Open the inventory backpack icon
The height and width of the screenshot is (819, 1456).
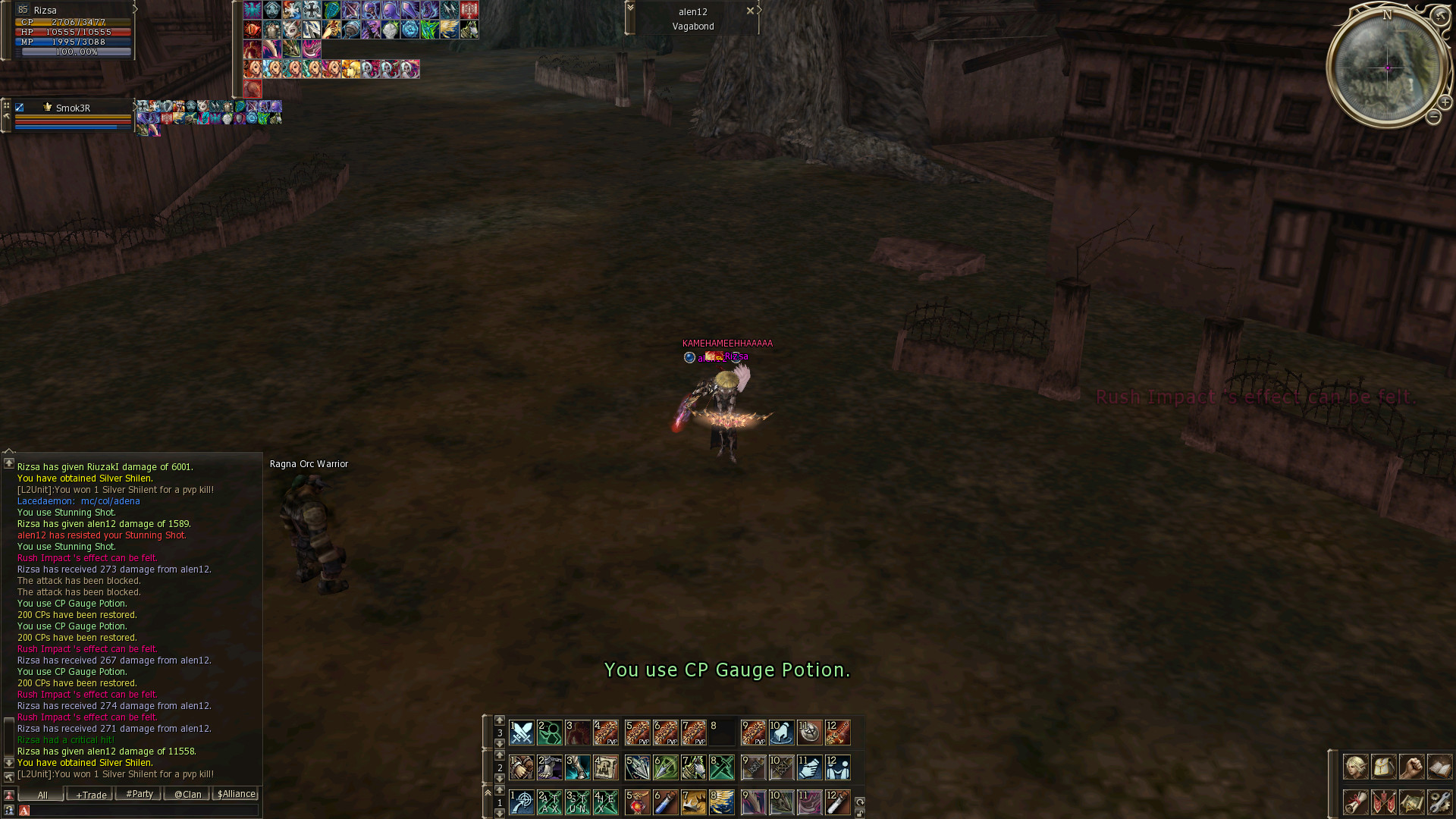point(1383,767)
